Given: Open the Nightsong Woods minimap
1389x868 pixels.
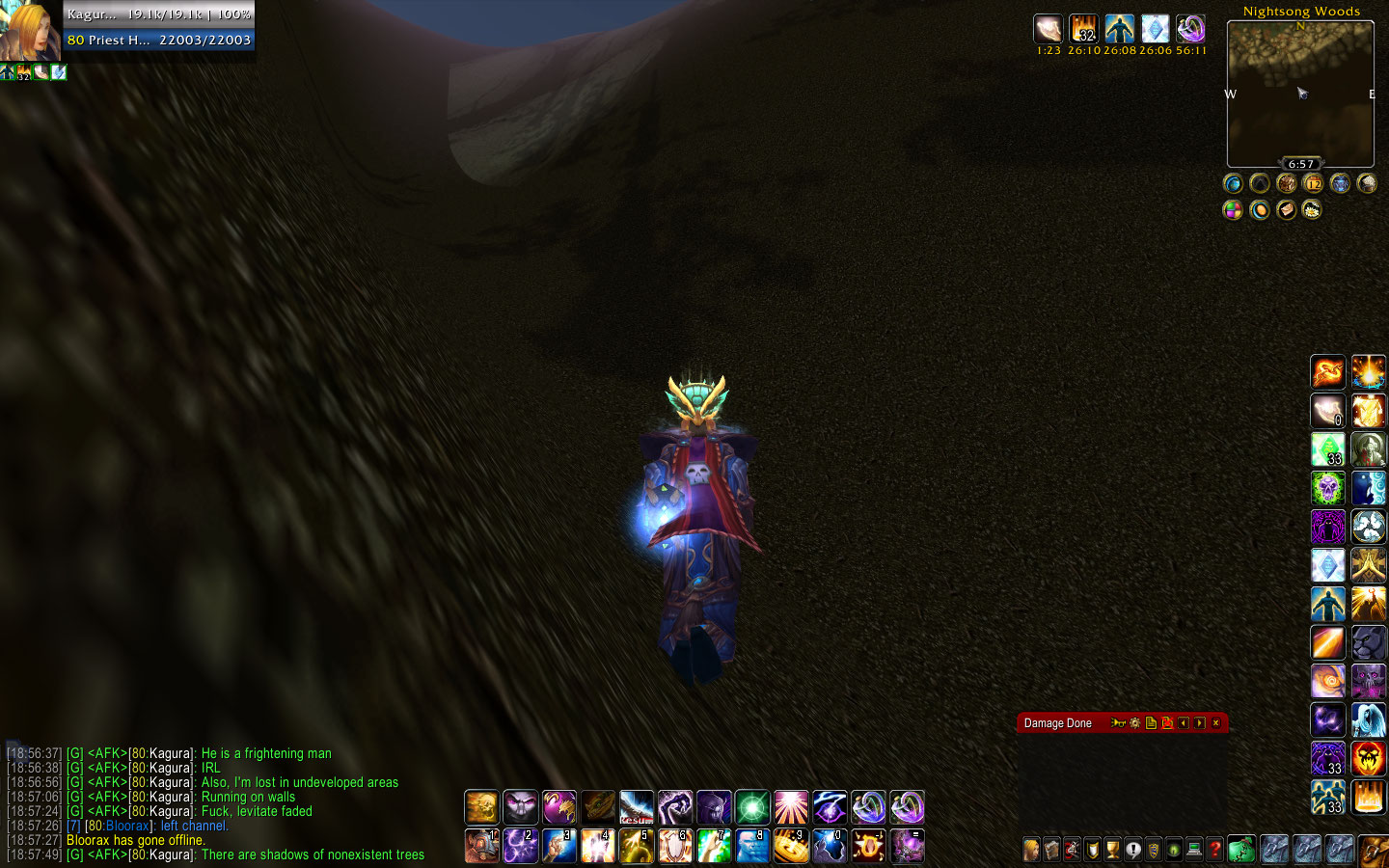Looking at the screenshot, I should [x=1300, y=94].
